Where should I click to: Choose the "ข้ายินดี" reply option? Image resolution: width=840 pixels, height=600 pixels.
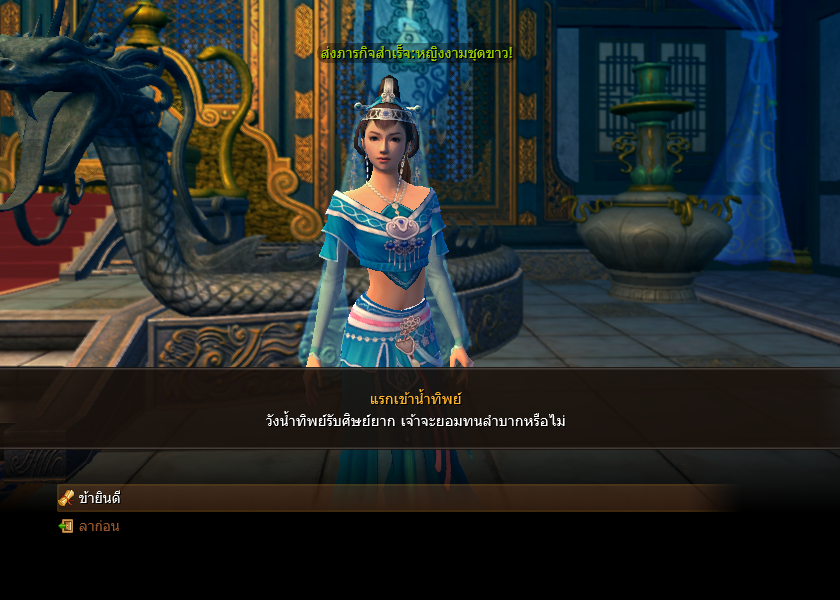pos(99,498)
